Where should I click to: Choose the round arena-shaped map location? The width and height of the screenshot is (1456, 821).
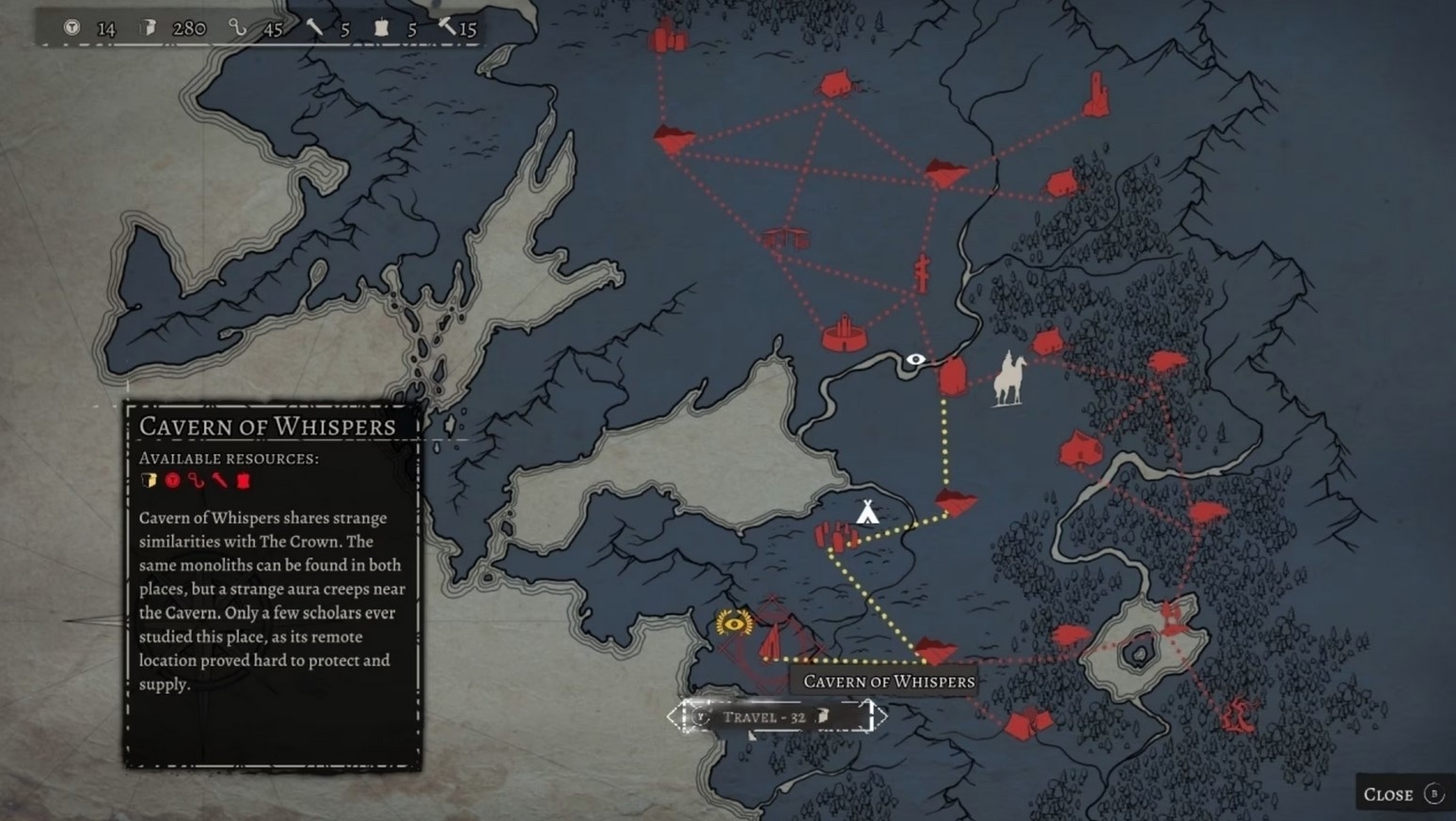click(844, 334)
